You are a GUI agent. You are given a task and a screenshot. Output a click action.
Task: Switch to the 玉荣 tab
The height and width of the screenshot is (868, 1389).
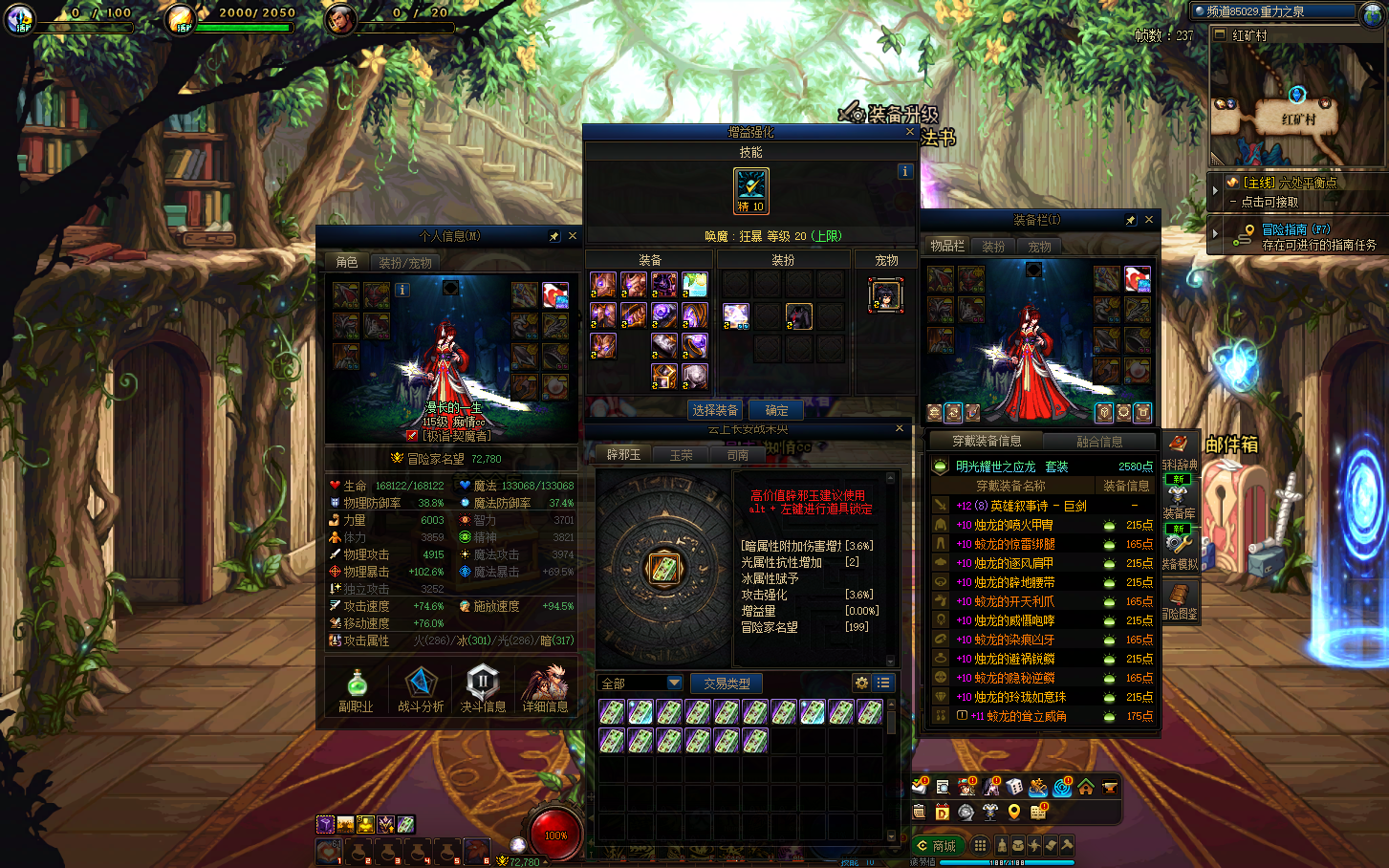pyautogui.click(x=681, y=455)
